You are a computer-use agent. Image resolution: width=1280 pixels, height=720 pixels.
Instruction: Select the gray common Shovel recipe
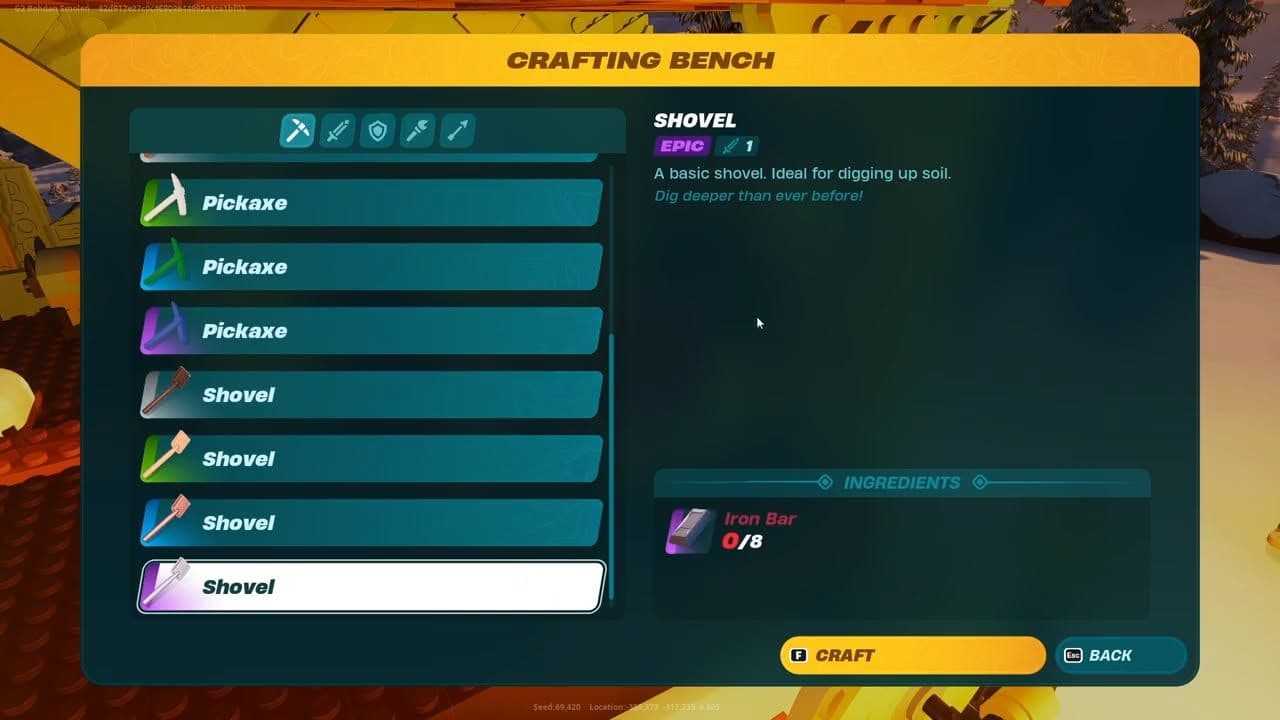(370, 394)
